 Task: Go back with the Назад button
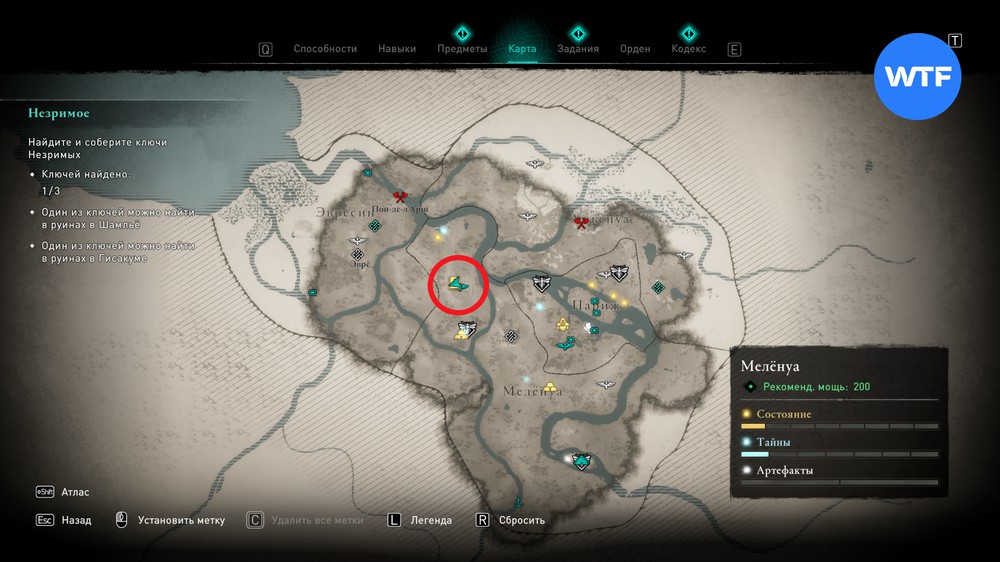coord(75,520)
